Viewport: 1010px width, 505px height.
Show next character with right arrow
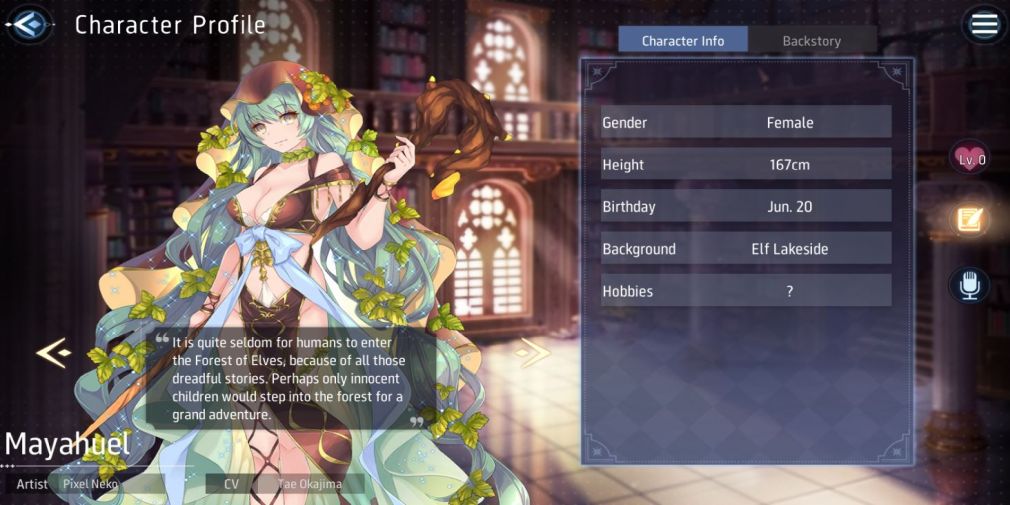[534, 352]
